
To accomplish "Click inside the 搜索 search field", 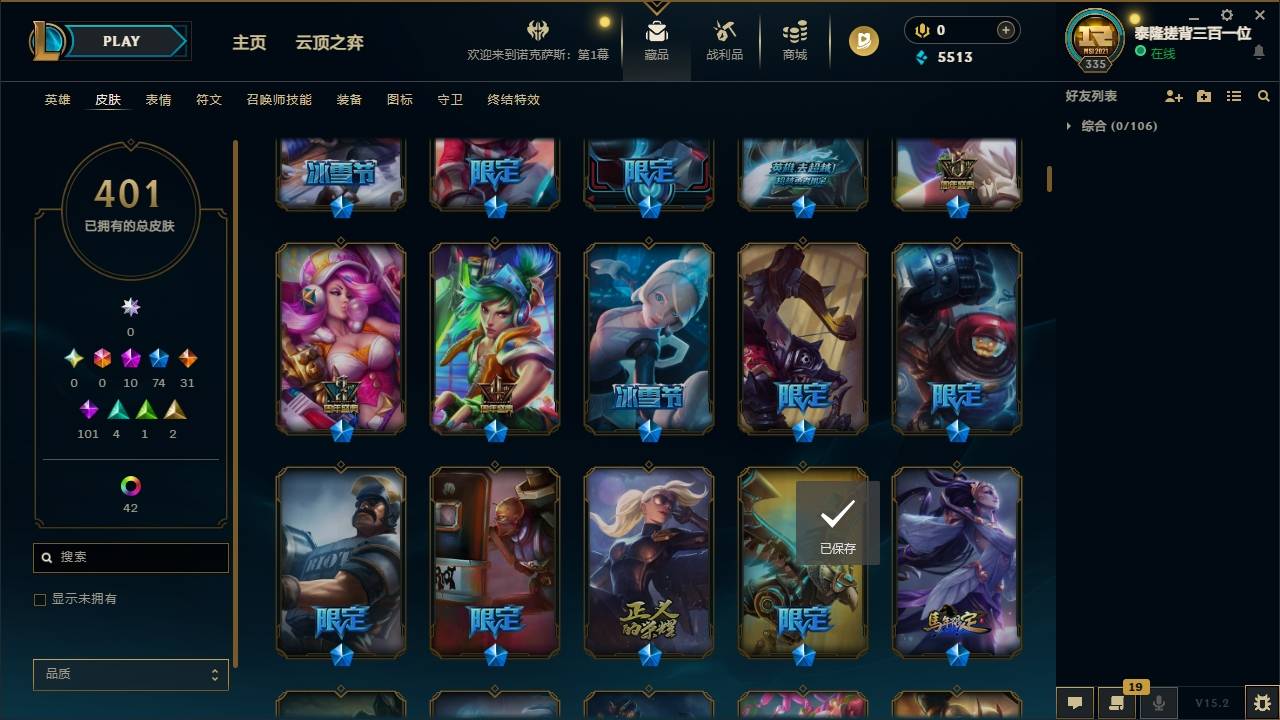I will coord(130,557).
